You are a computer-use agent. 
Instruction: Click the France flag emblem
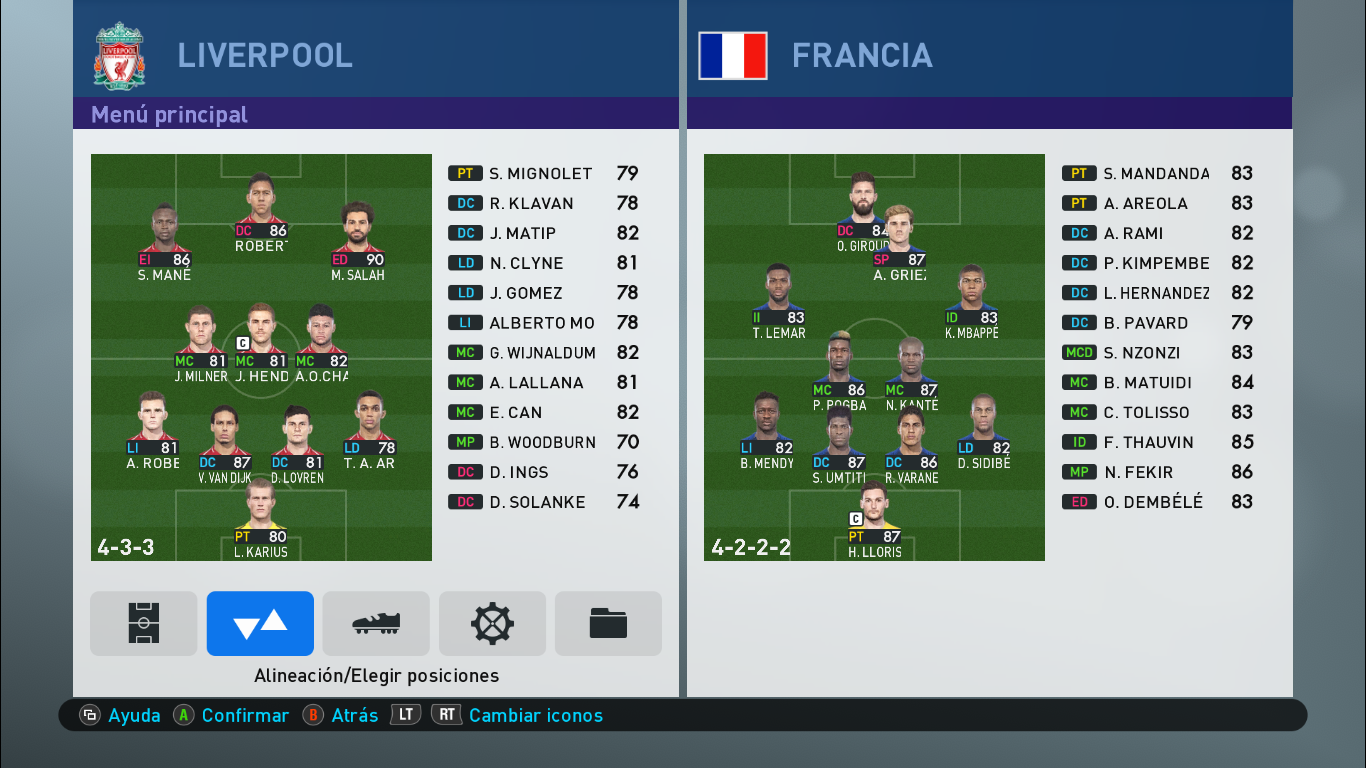tap(732, 57)
